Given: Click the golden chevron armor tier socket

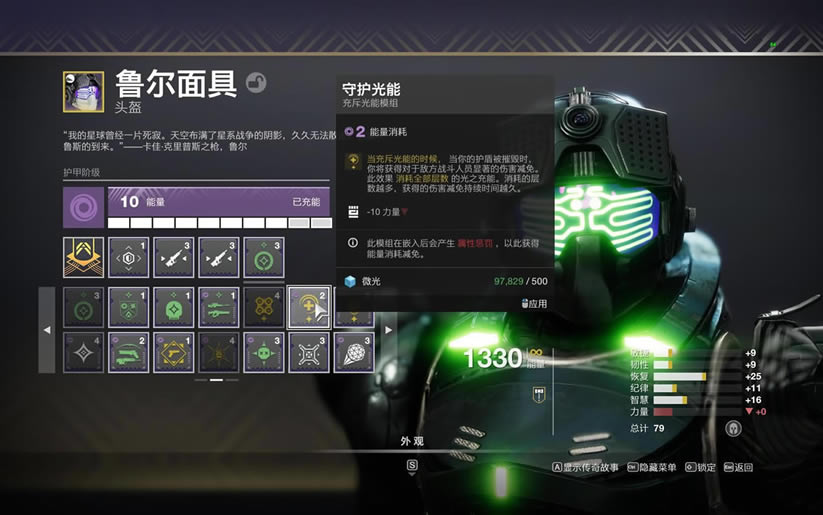Looking at the screenshot, I should tap(83, 257).
